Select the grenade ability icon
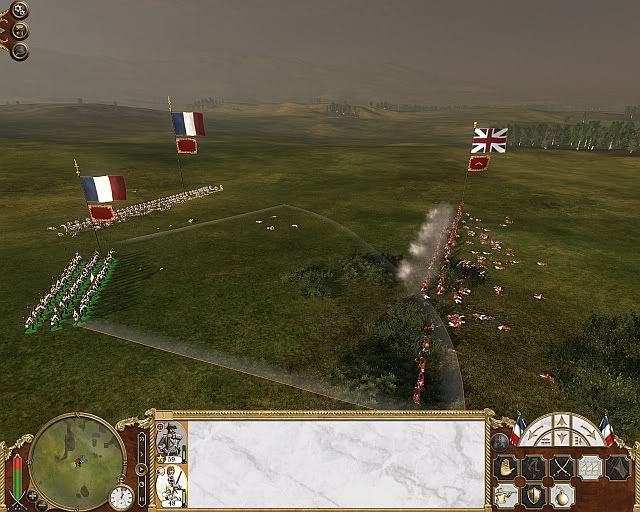 point(562,496)
